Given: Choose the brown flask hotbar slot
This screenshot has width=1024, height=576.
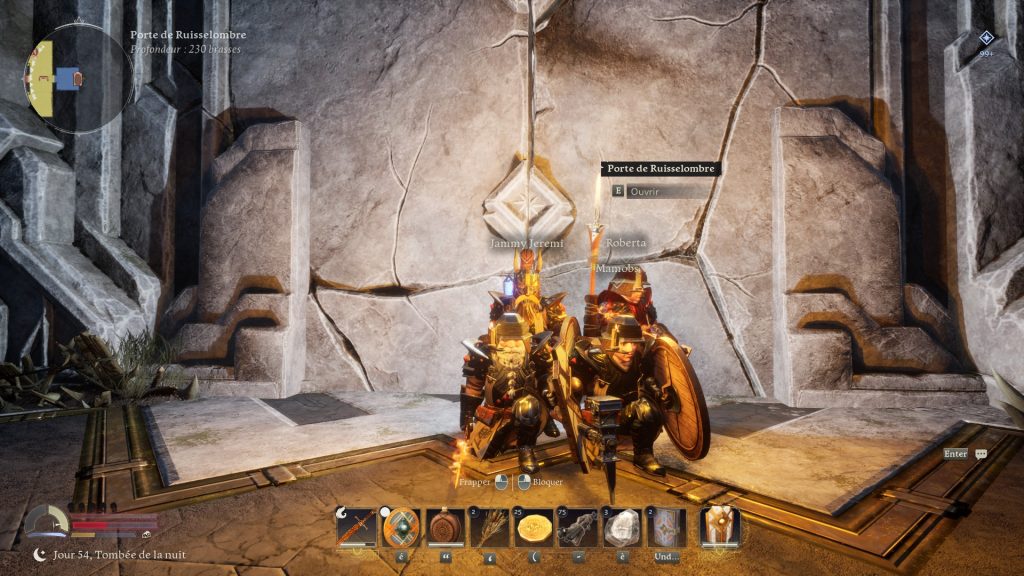Looking at the screenshot, I should tap(445, 527).
